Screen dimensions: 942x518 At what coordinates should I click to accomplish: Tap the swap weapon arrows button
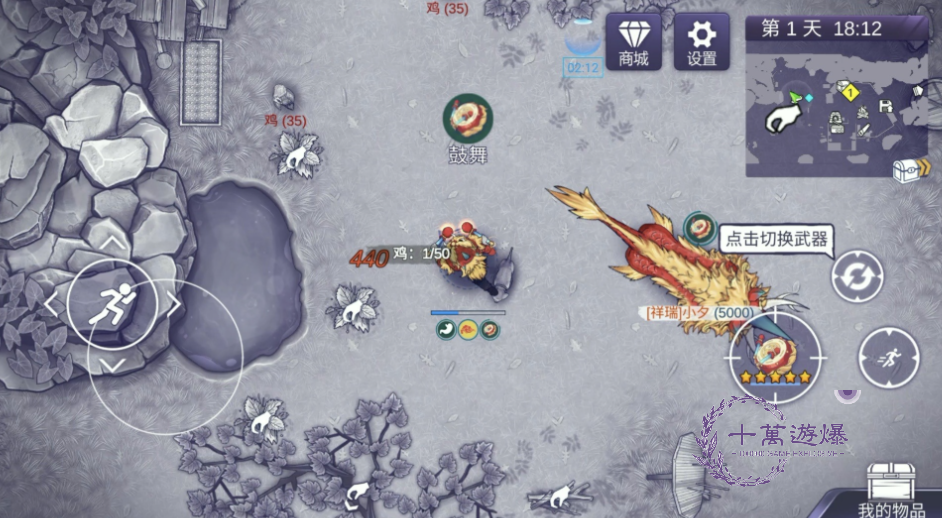pos(857,276)
